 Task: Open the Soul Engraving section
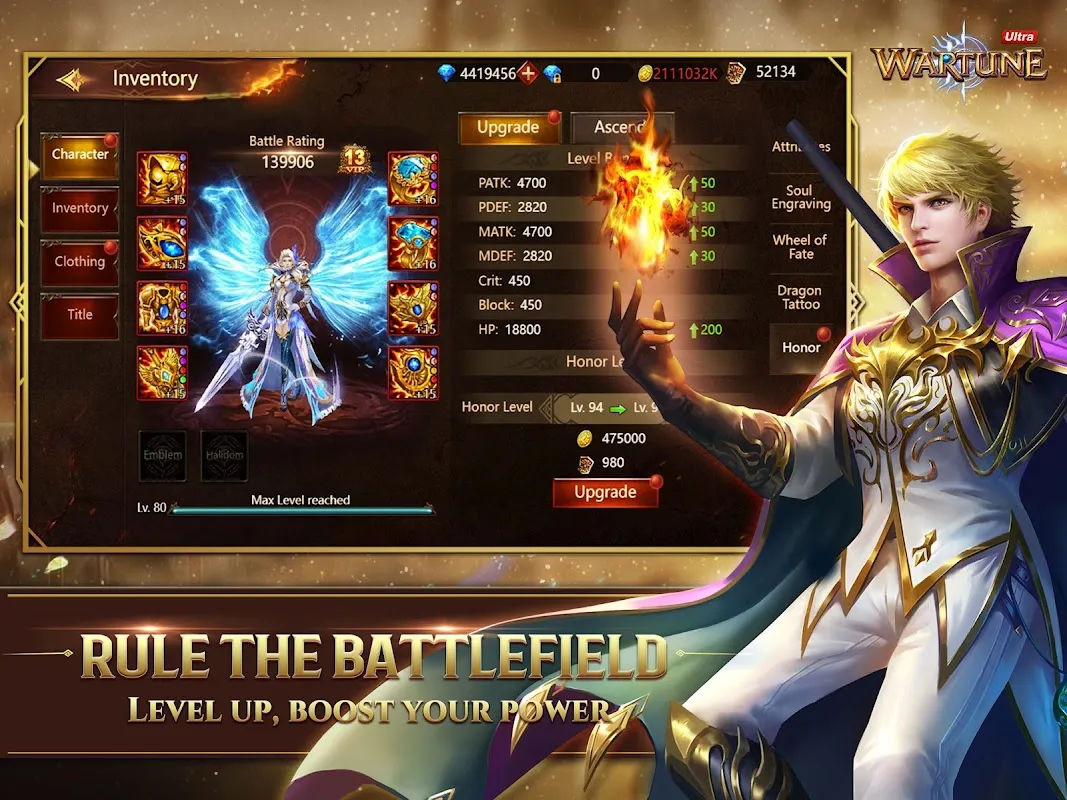(801, 197)
